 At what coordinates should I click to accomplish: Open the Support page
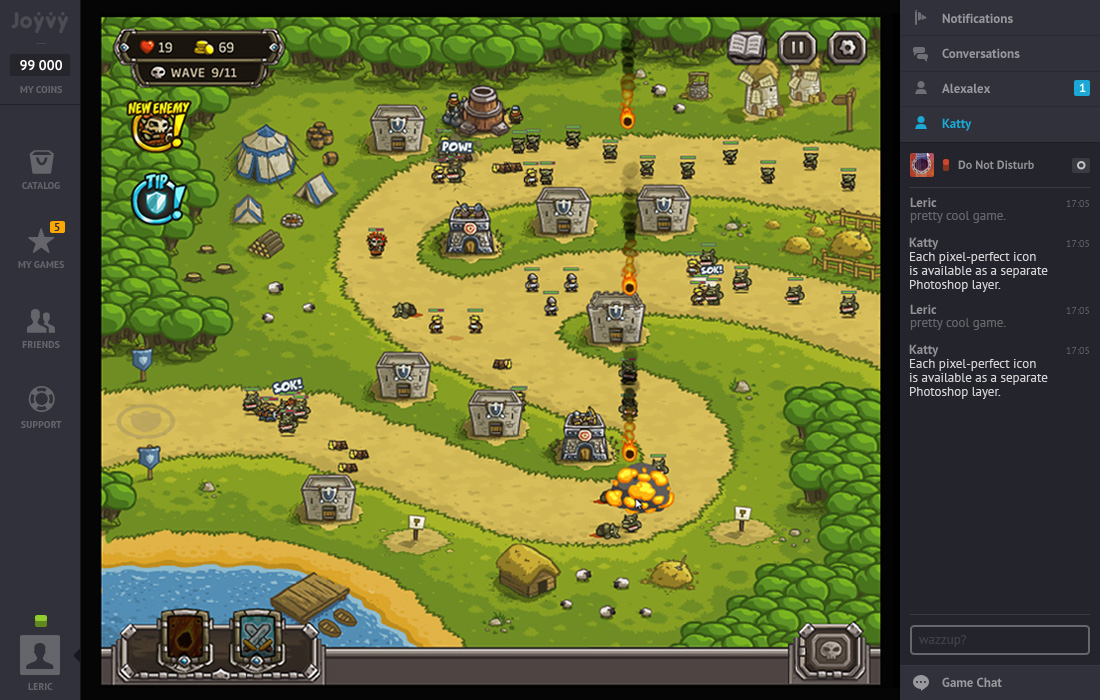point(41,407)
